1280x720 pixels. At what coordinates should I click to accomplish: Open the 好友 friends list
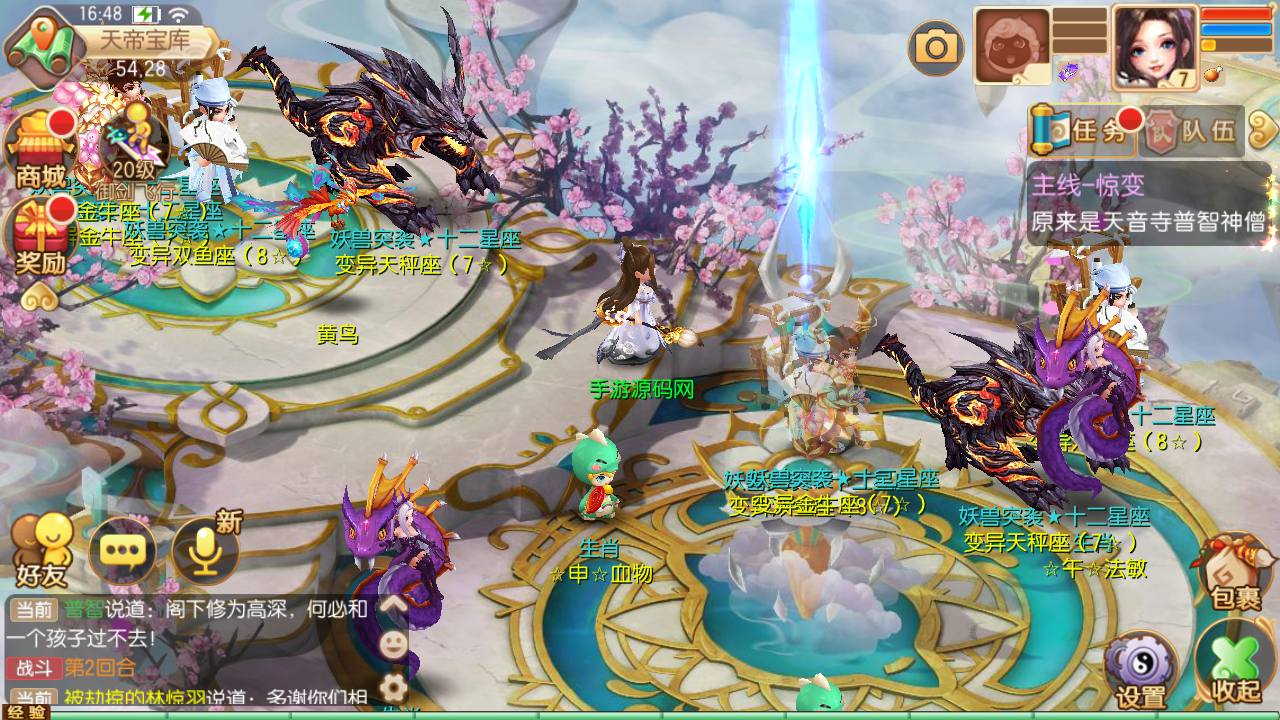click(x=41, y=551)
